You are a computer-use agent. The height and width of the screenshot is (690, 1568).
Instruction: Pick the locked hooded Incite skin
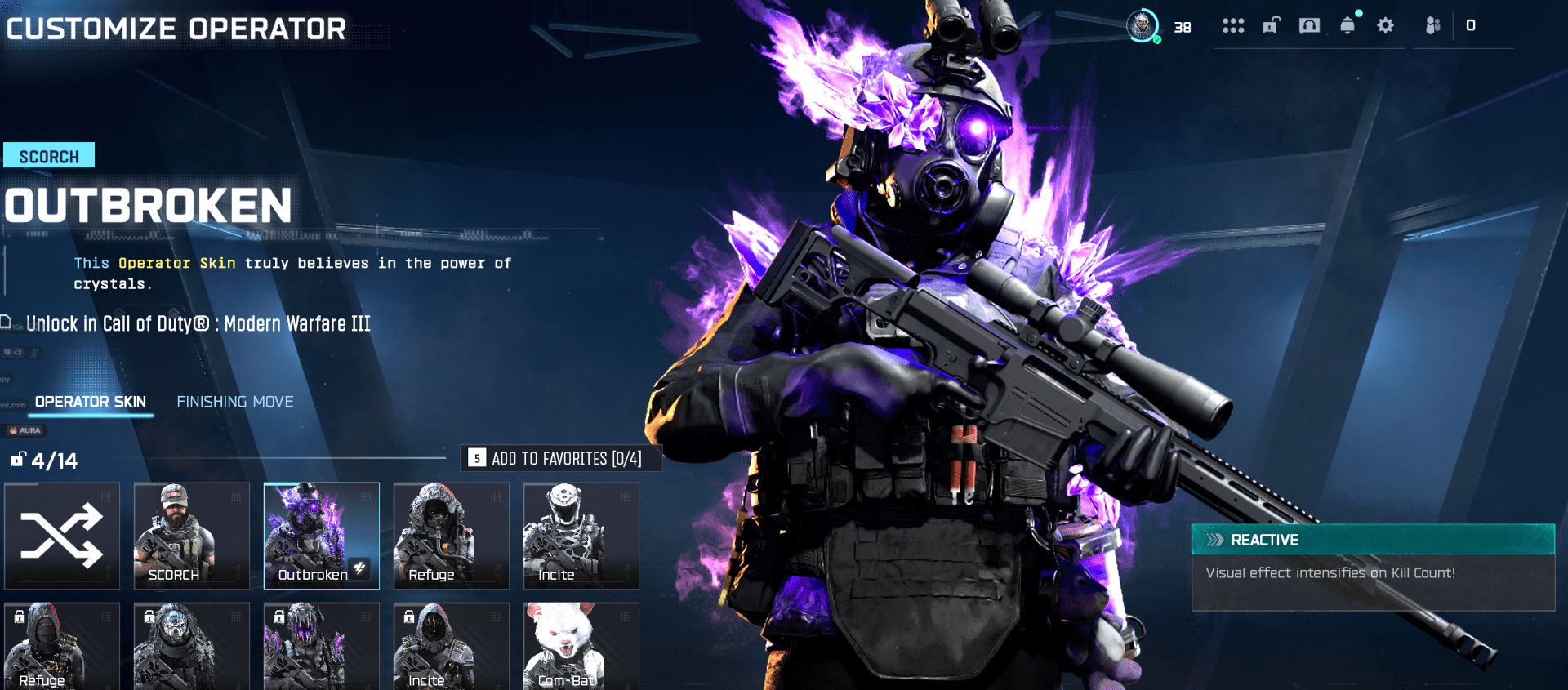[451, 647]
